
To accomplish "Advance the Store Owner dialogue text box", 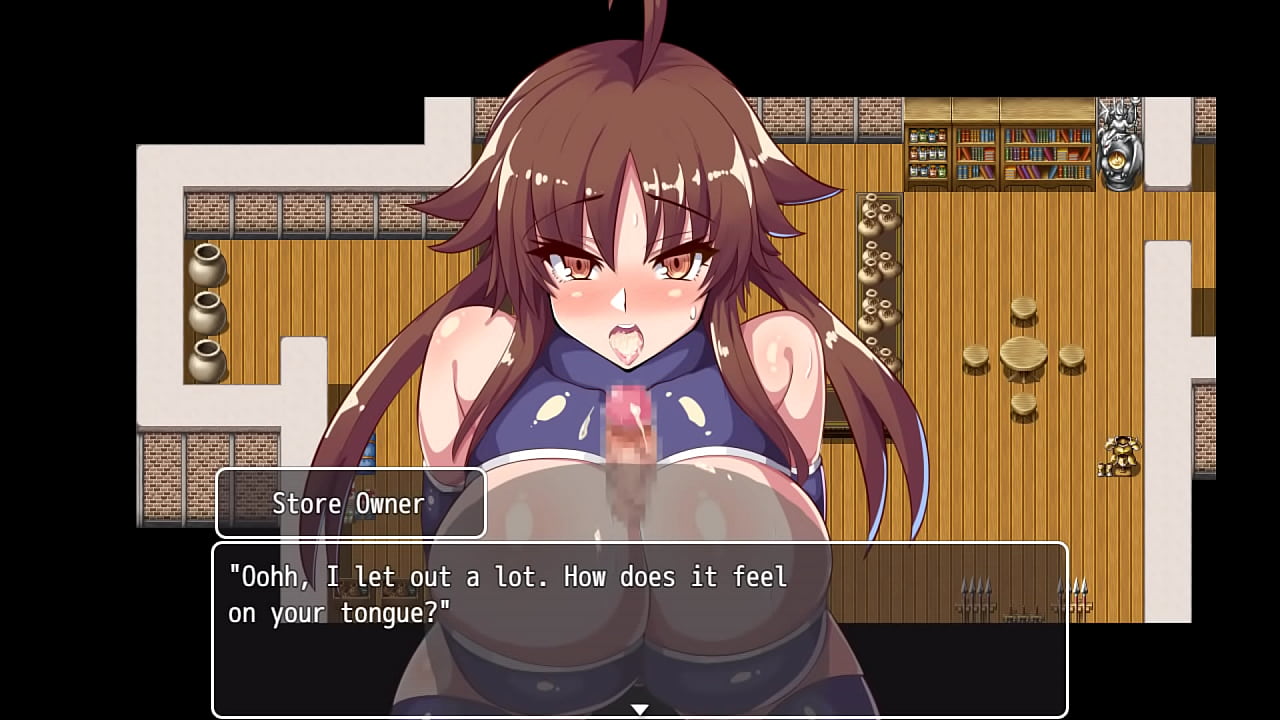I will click(639, 628).
